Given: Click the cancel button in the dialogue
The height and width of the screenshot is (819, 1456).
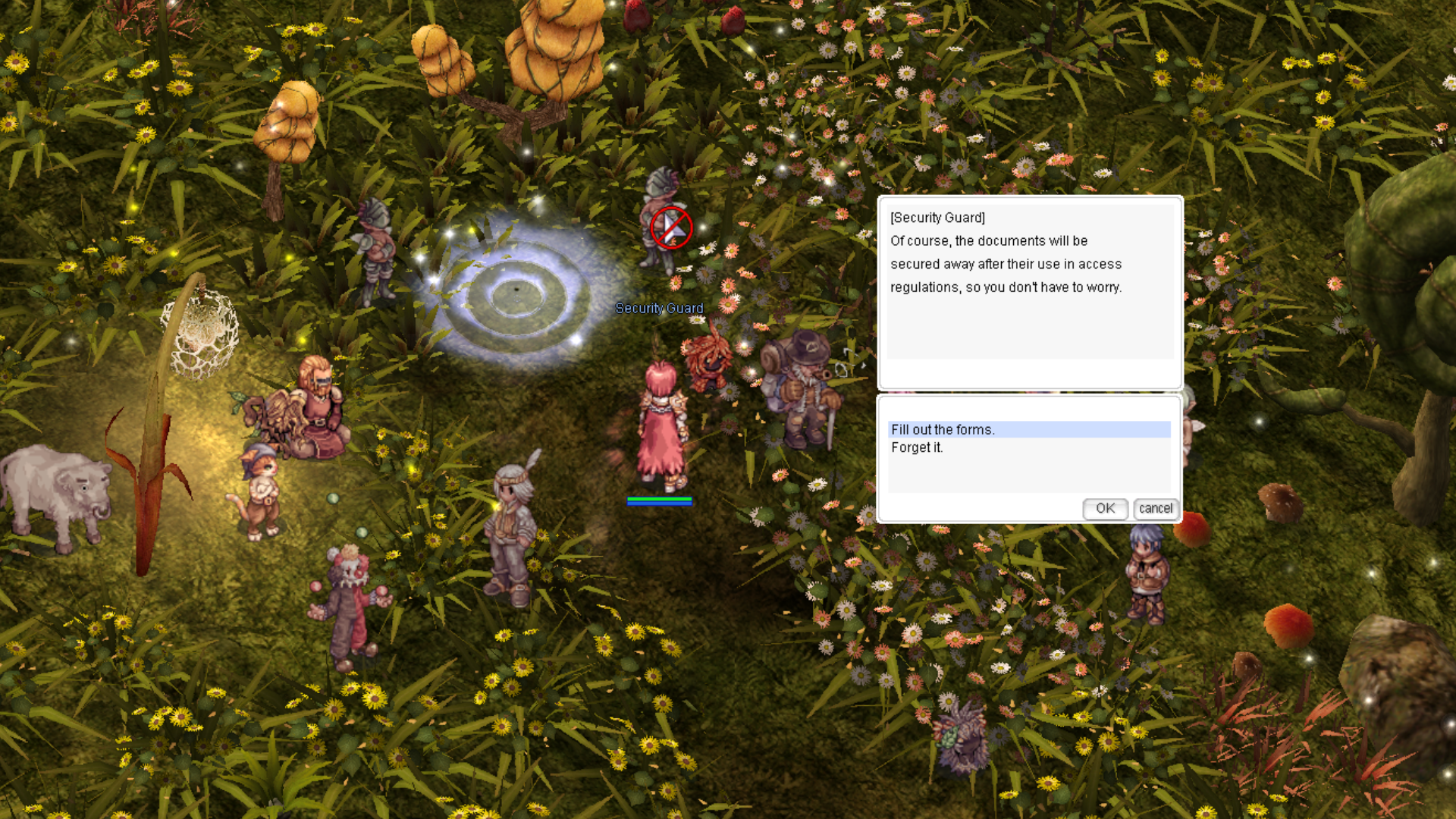Looking at the screenshot, I should point(1155,508).
